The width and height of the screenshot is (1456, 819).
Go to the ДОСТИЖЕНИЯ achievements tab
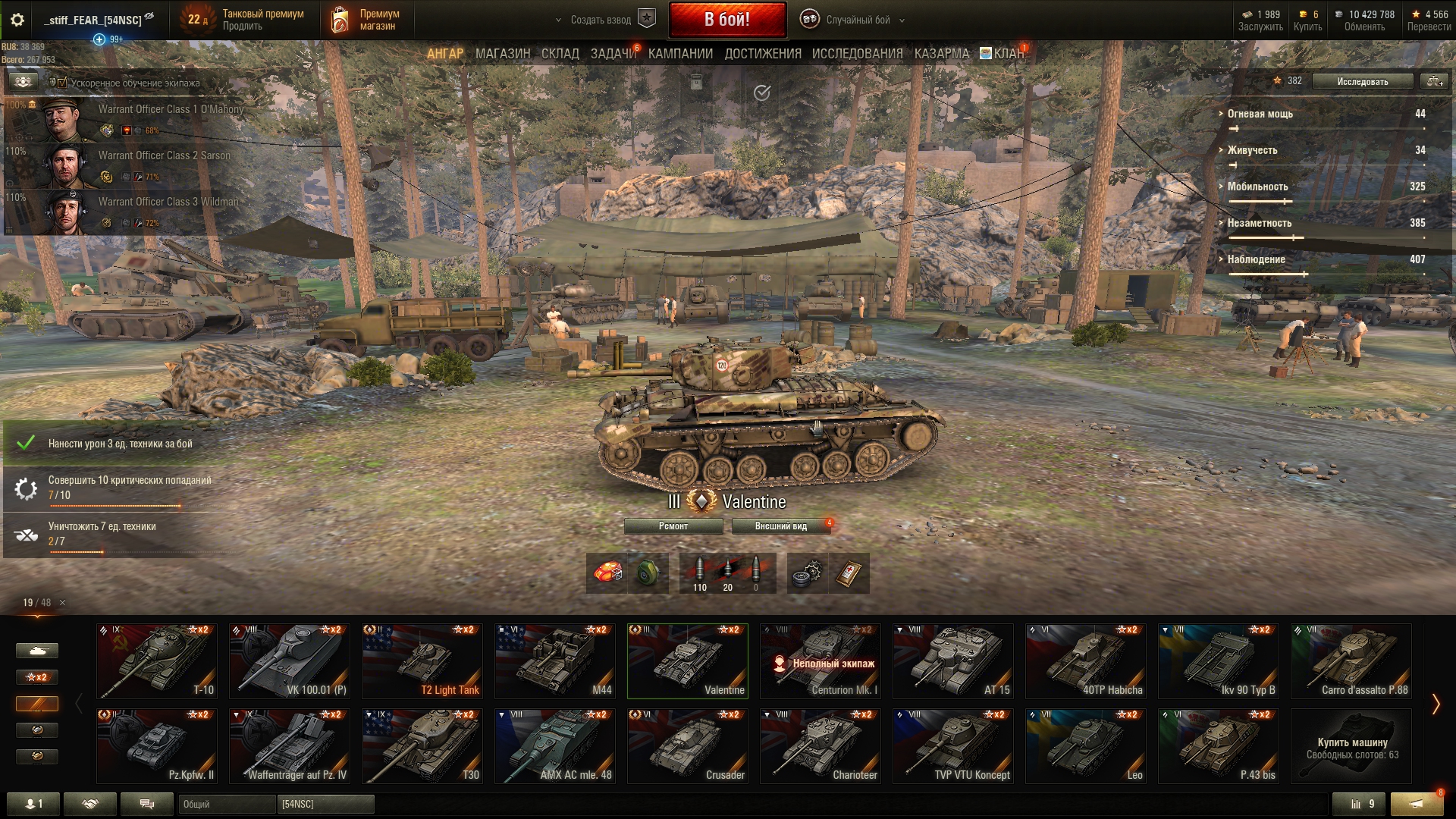pyautogui.click(x=762, y=54)
